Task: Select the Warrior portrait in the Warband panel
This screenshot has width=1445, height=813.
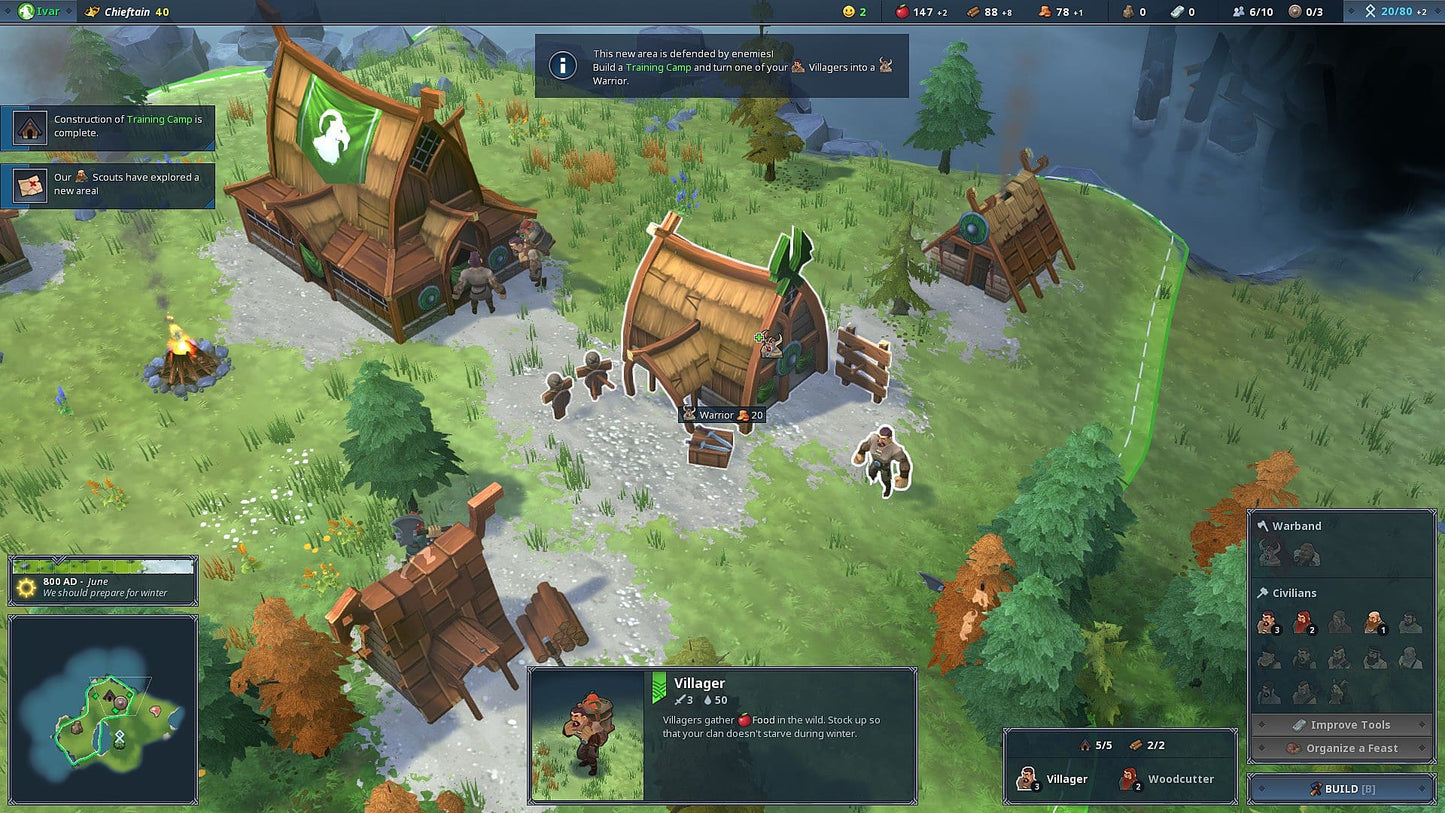Action: point(1268,552)
